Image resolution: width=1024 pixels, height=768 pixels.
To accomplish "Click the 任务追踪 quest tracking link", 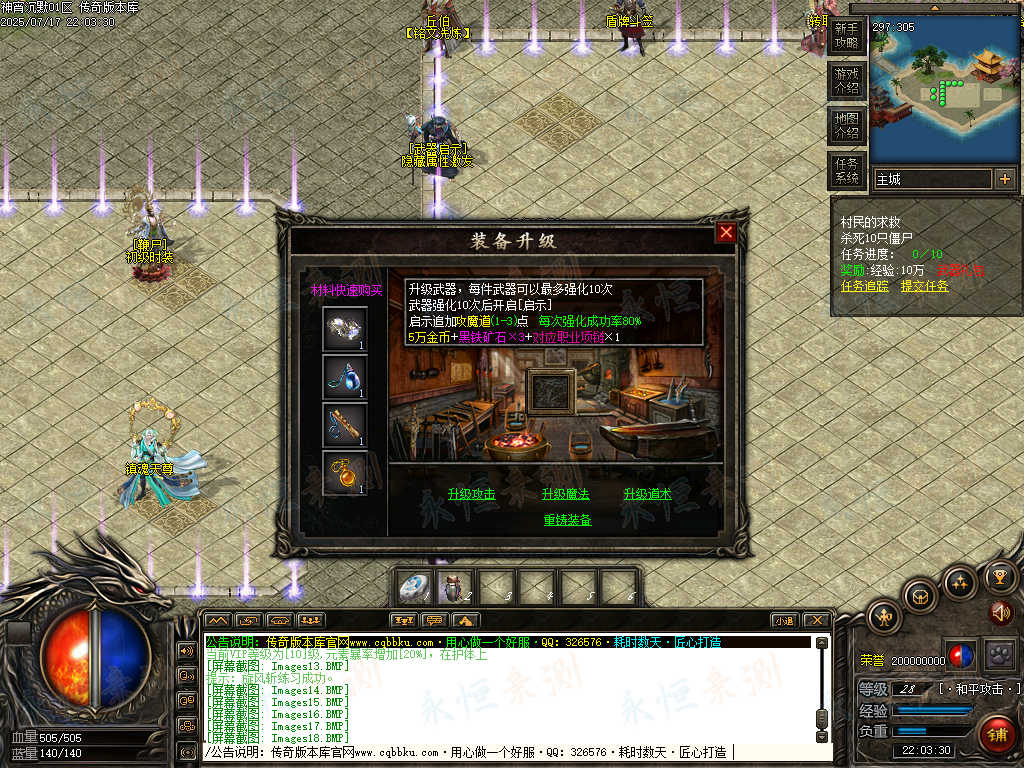I will [x=865, y=286].
